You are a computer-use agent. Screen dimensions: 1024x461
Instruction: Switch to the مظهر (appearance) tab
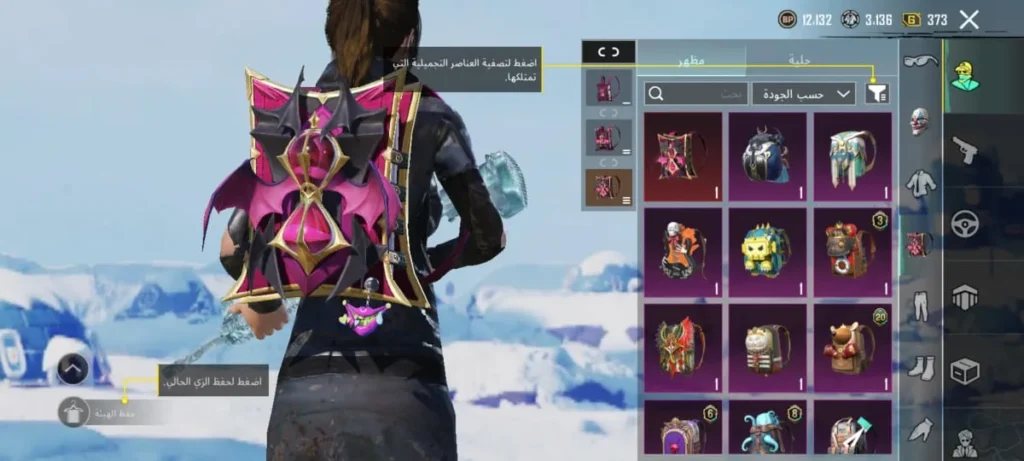click(691, 60)
